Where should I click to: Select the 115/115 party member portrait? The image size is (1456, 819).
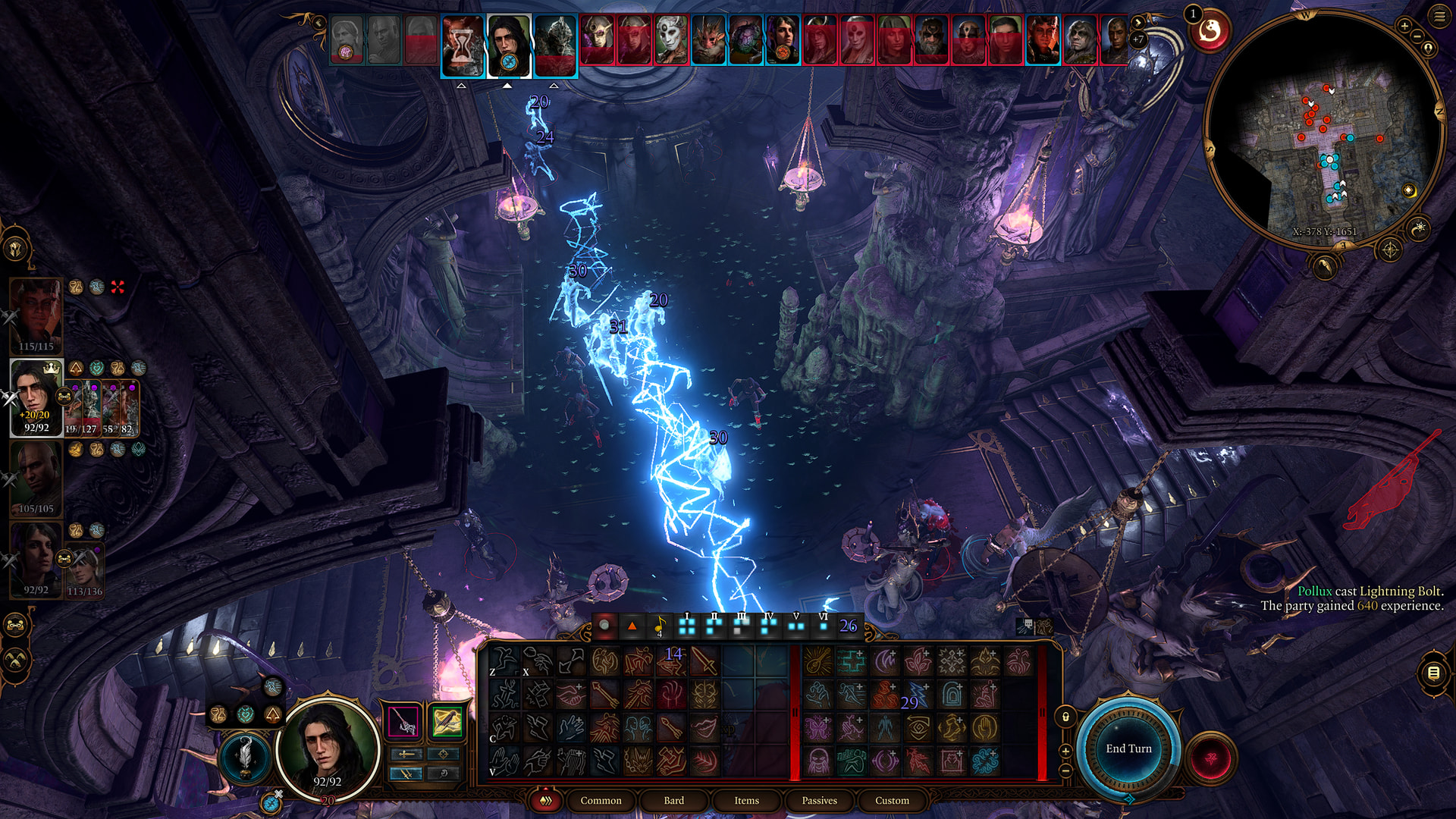pos(36,315)
